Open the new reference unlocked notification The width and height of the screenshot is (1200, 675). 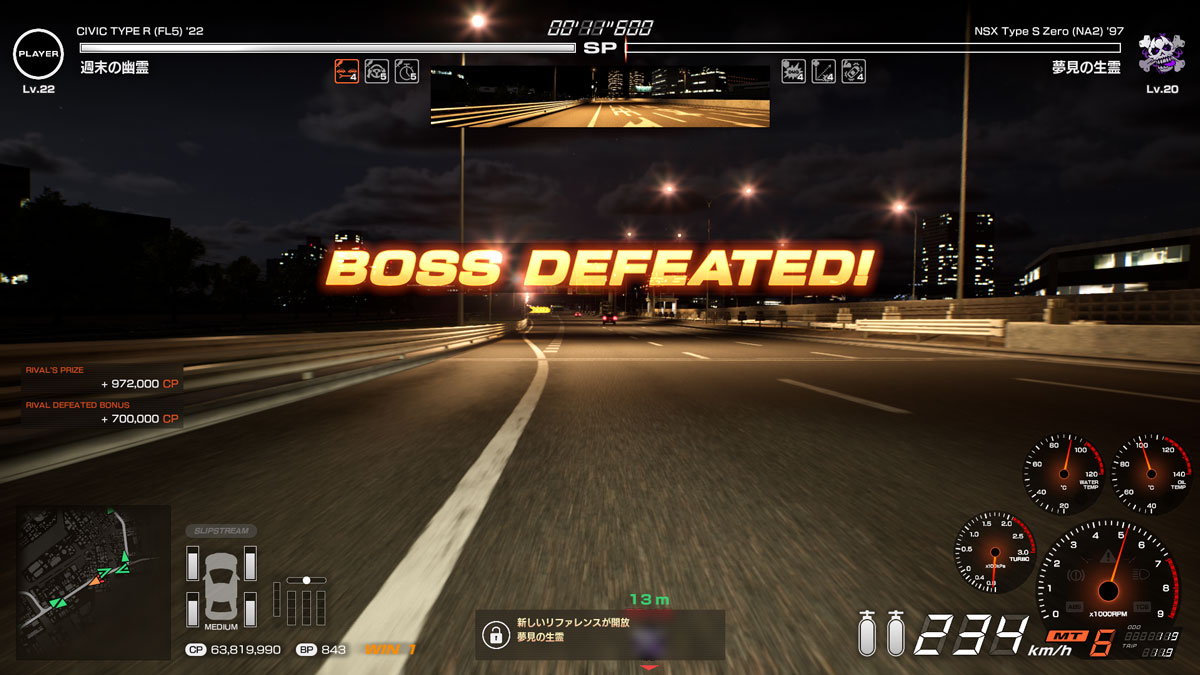click(x=600, y=635)
